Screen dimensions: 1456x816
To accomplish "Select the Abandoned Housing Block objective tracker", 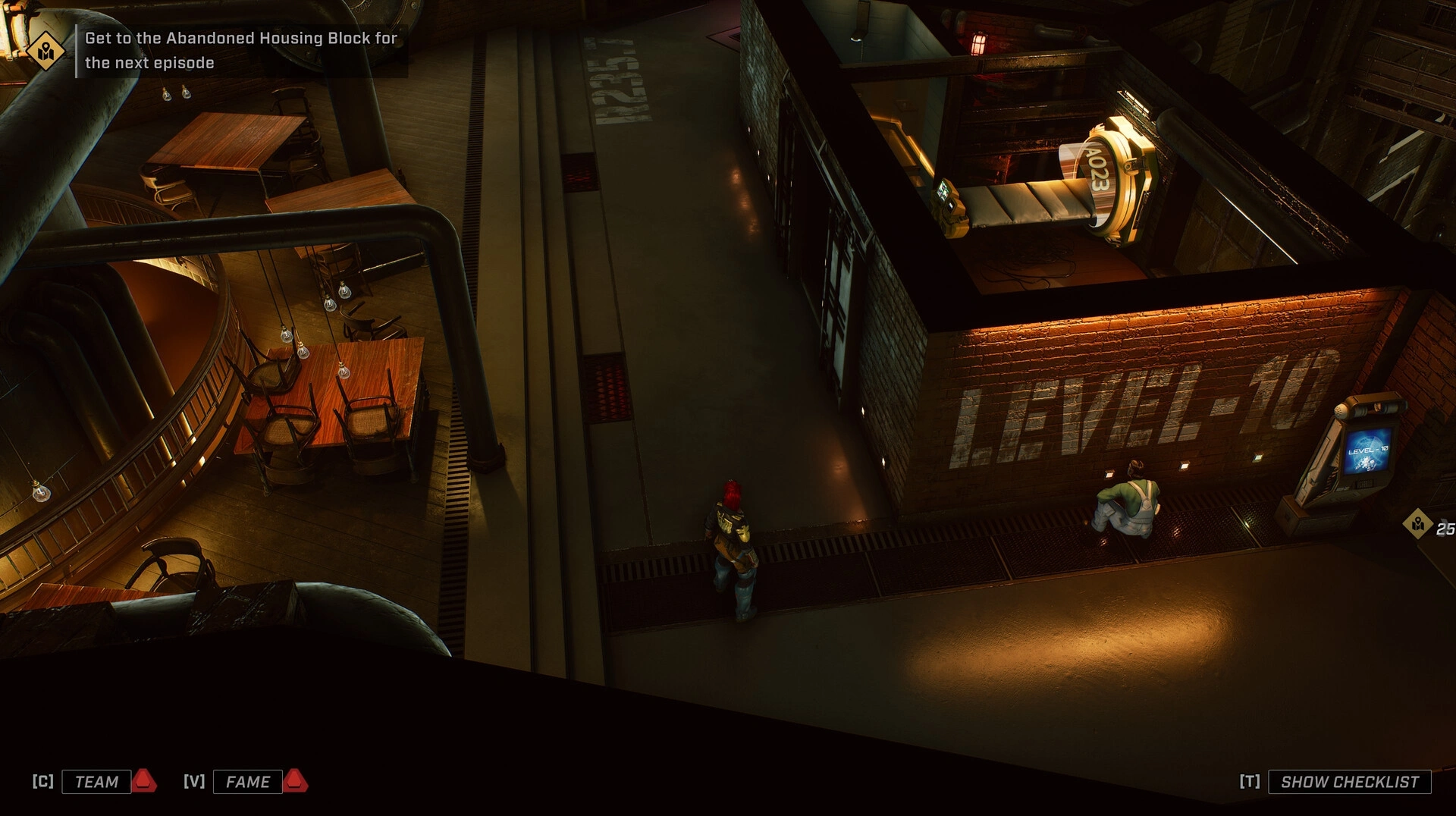I will click(240, 50).
